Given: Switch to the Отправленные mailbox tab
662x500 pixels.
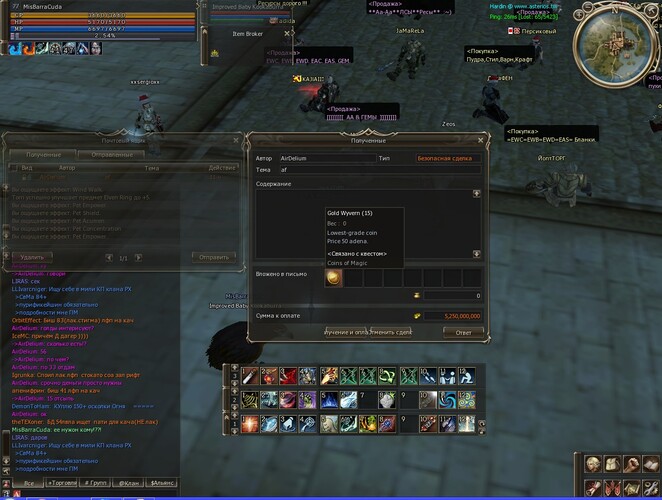Looking at the screenshot, I should 110,154.
